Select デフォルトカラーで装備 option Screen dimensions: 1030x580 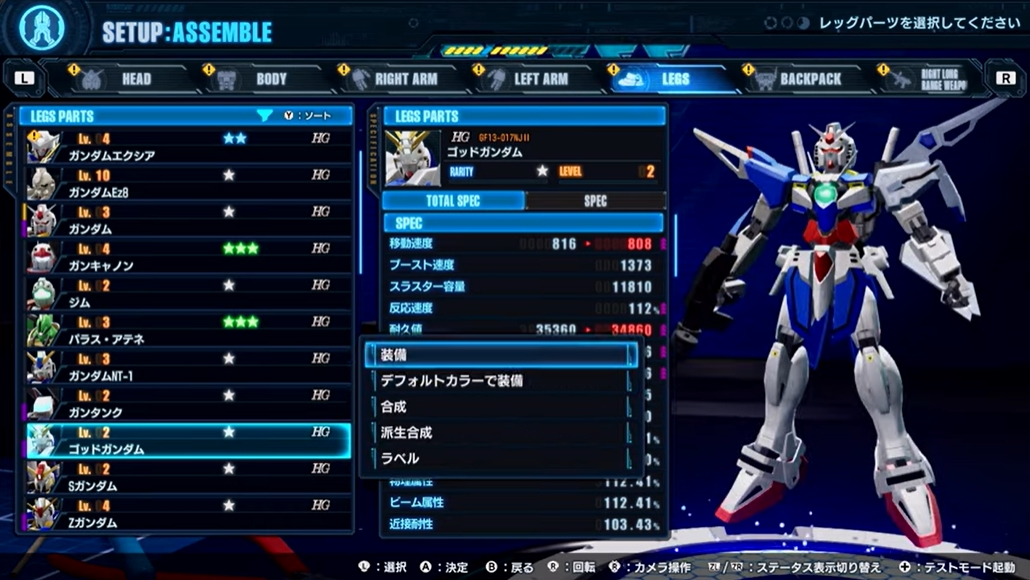pyautogui.click(x=500, y=381)
